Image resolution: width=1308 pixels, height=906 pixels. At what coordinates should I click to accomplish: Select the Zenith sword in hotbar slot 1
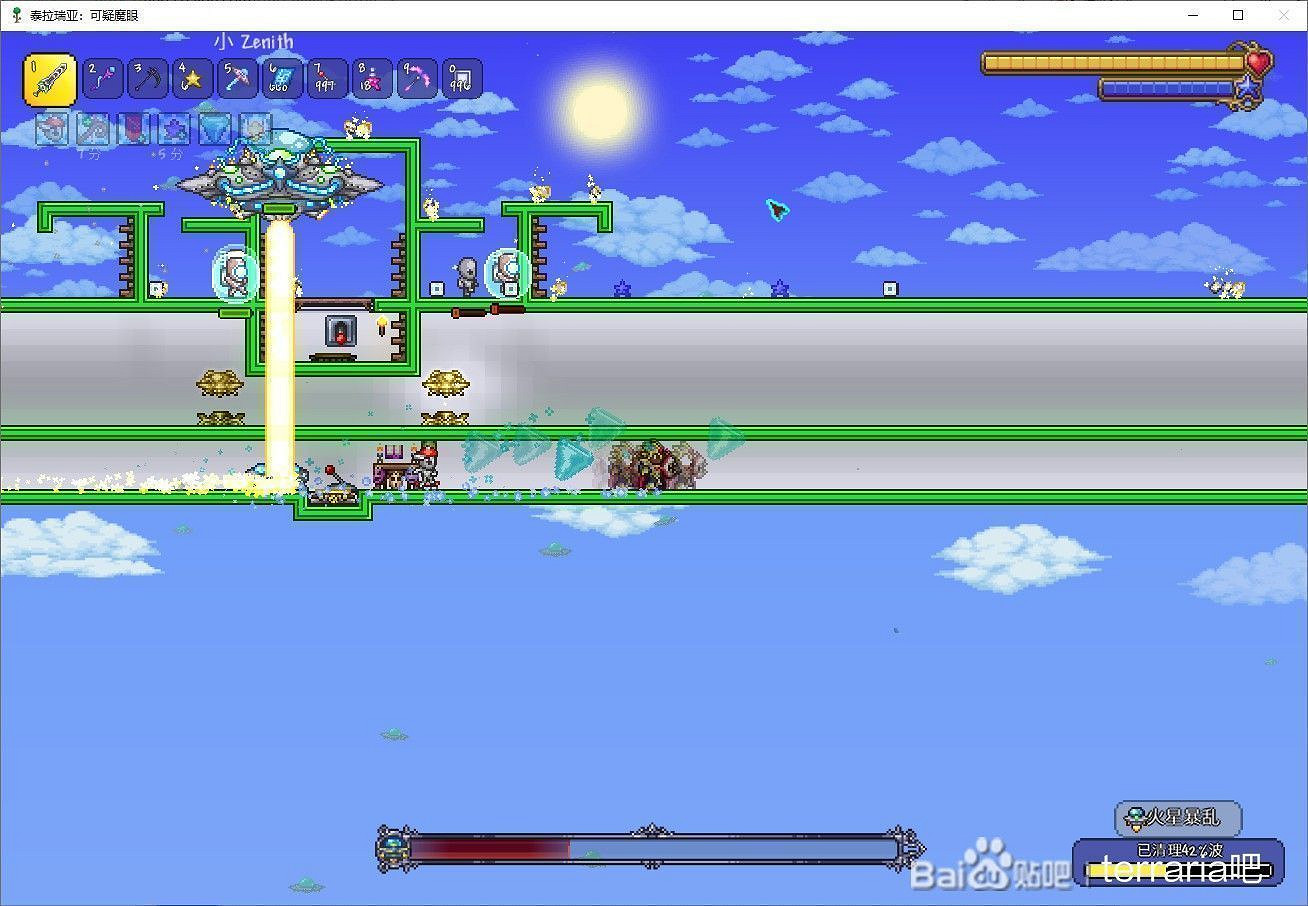tap(50, 78)
